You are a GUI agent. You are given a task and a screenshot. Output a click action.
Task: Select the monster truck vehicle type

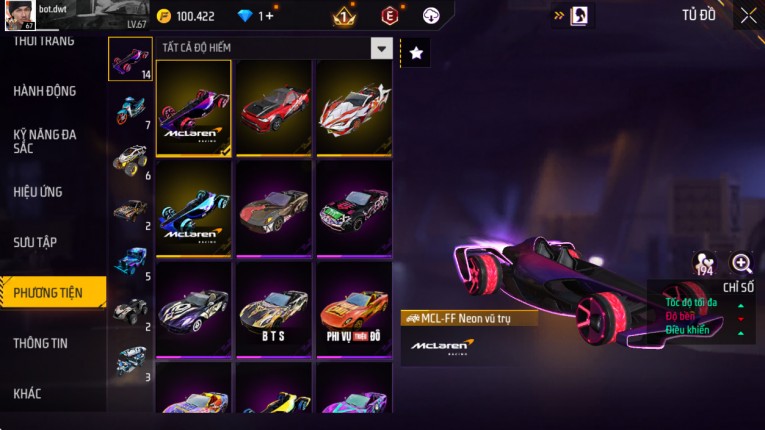coord(130,159)
